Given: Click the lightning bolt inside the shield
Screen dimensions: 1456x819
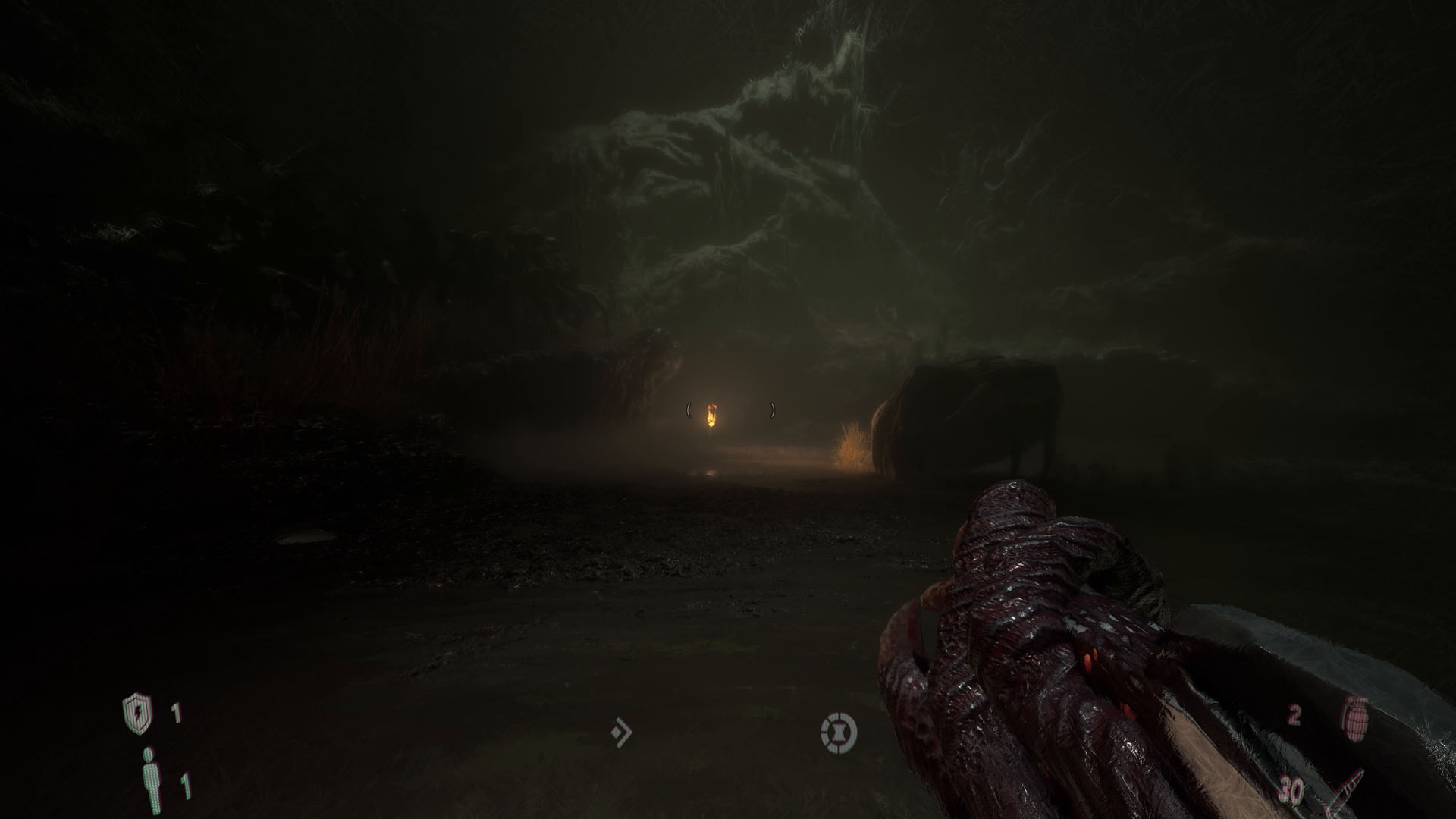Looking at the screenshot, I should pyautogui.click(x=139, y=711).
